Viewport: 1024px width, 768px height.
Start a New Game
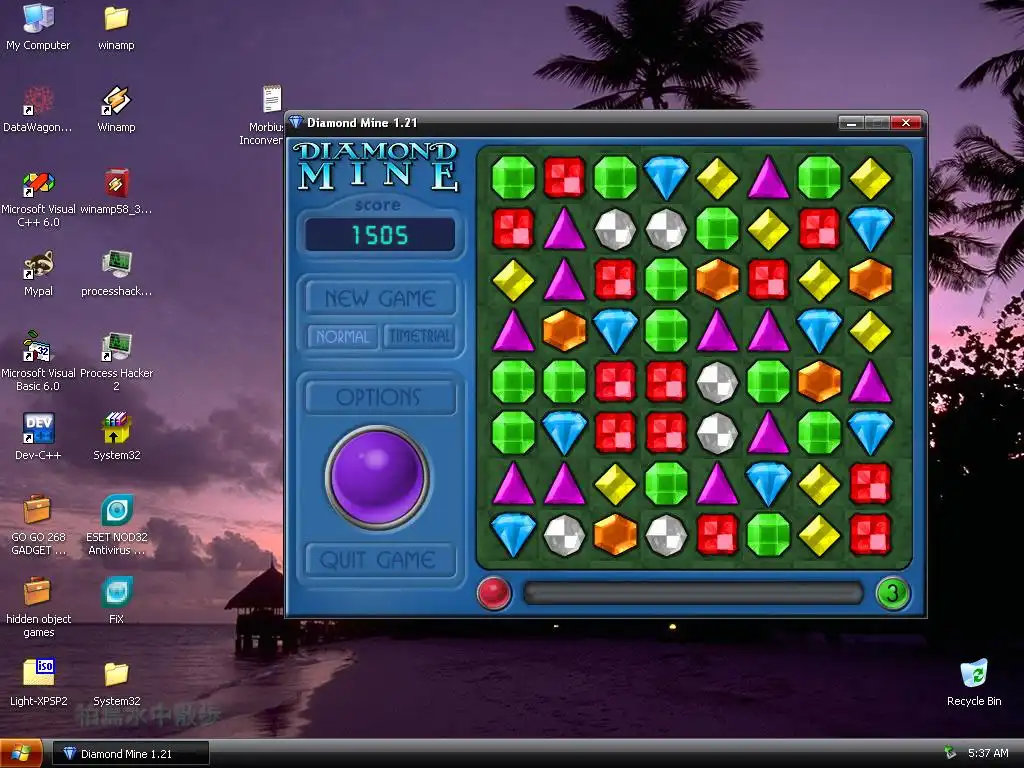coord(380,298)
